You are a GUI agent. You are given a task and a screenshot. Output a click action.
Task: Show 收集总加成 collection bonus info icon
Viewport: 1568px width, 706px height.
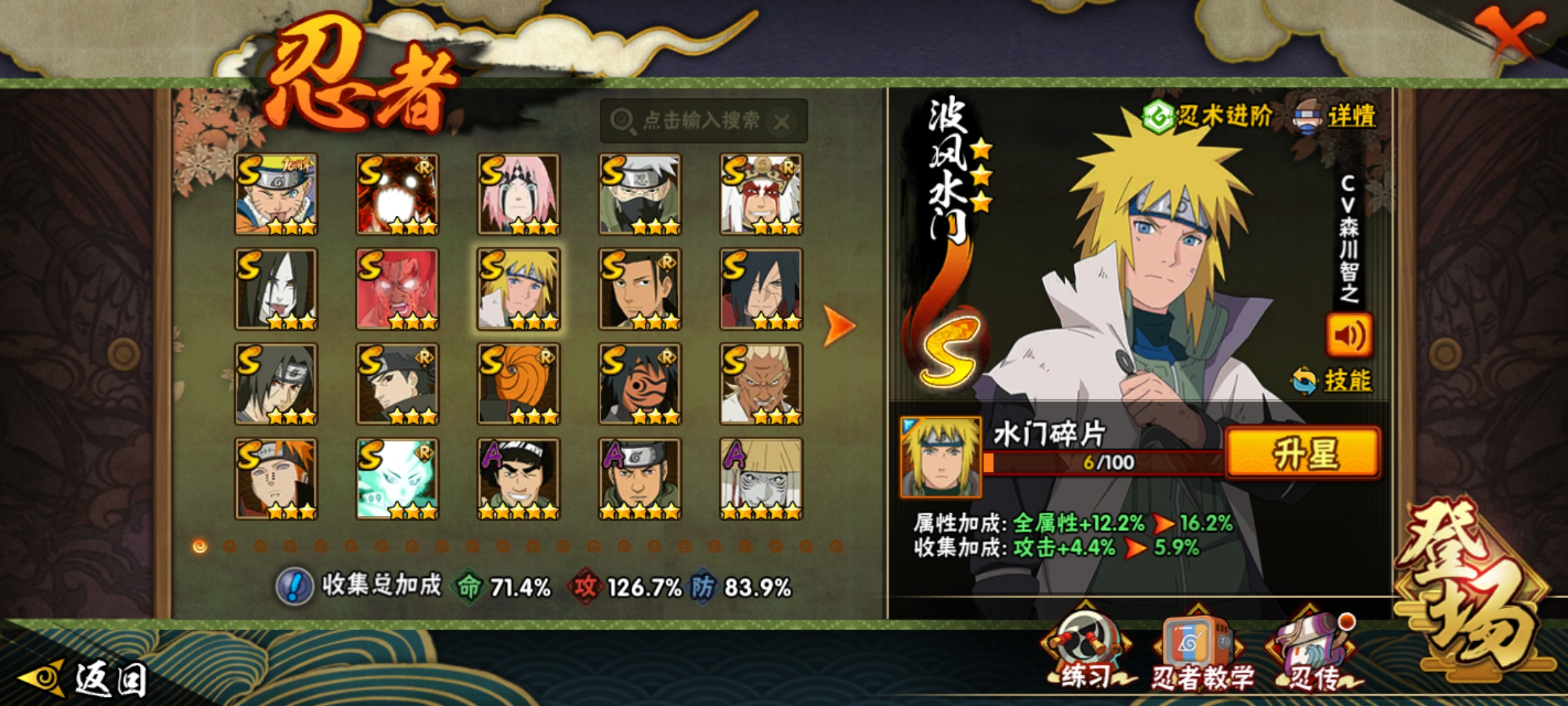295,586
